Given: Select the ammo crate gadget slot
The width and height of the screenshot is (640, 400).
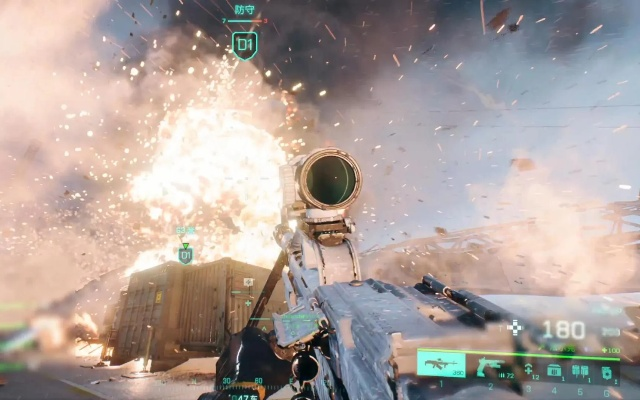Looking at the screenshot, I should (554, 369).
